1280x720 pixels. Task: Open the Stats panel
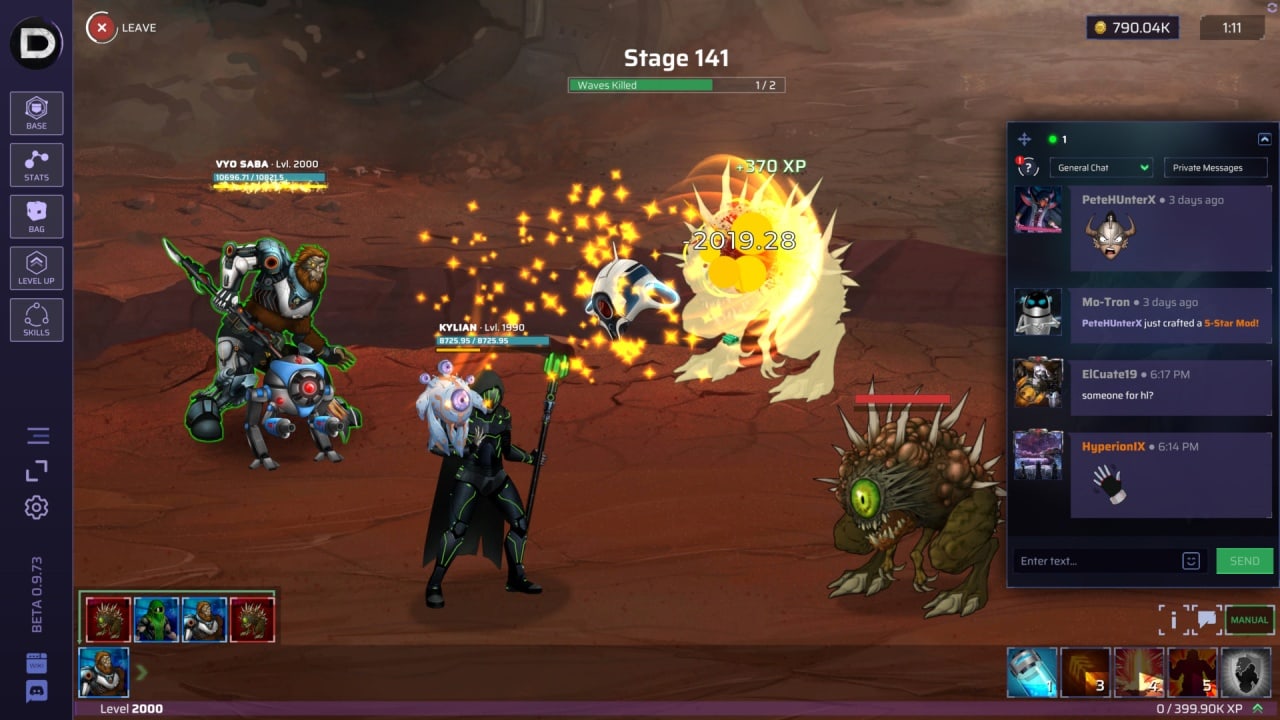click(x=37, y=165)
